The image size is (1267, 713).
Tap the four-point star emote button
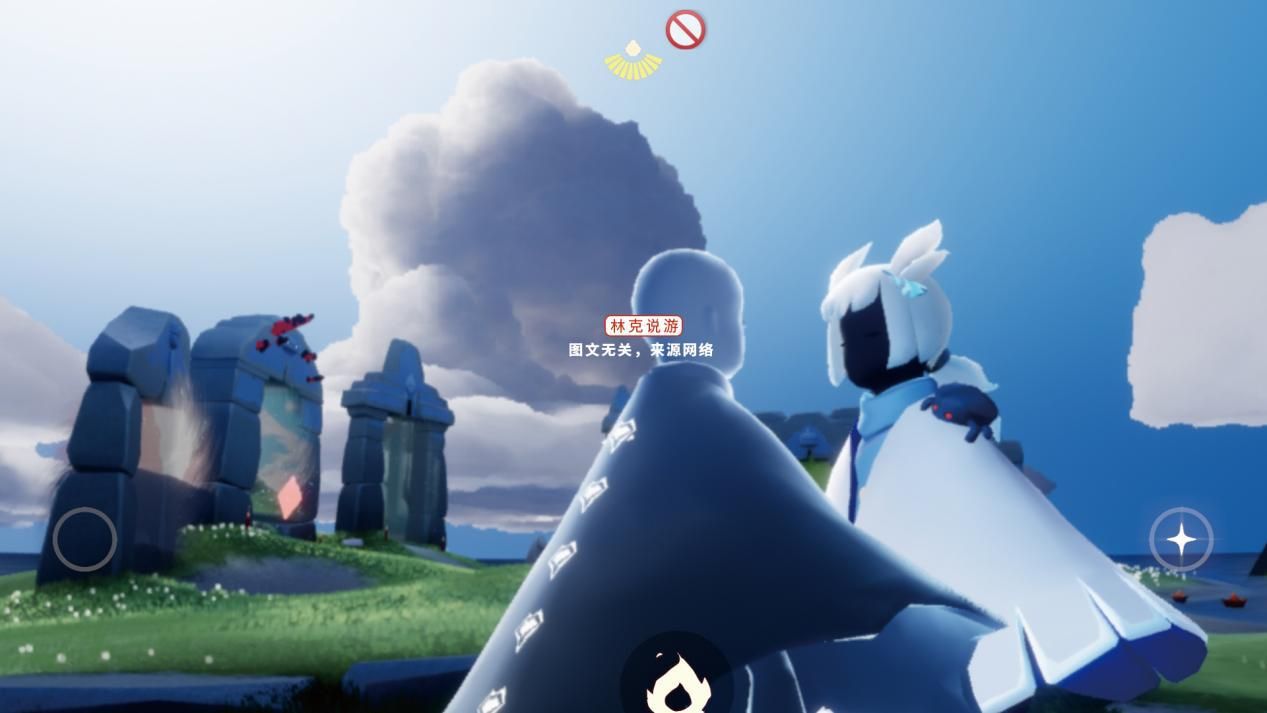(x=1181, y=540)
